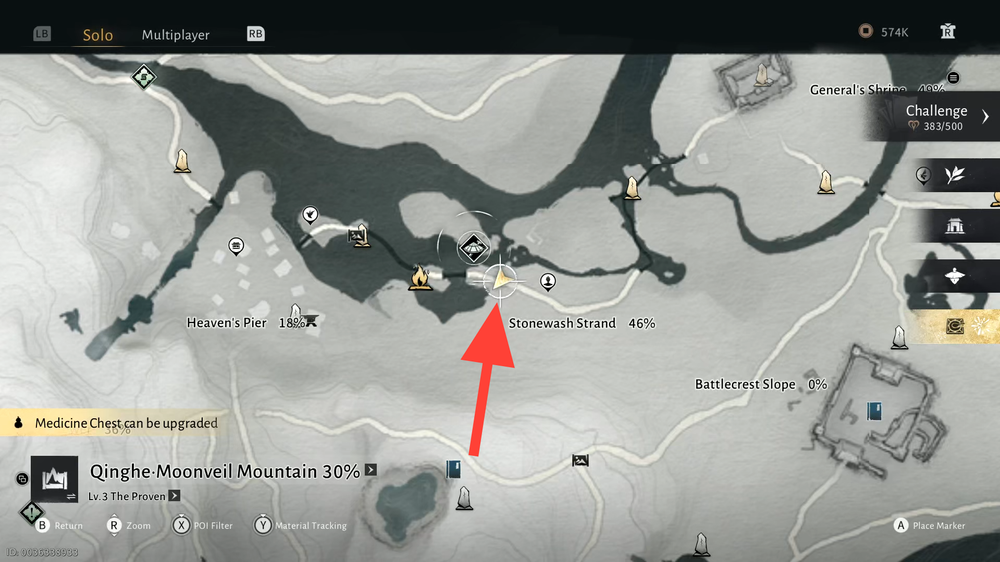Image resolution: width=1000 pixels, height=562 pixels.
Task: Select the diamond boat marker near player
Action: 472,247
